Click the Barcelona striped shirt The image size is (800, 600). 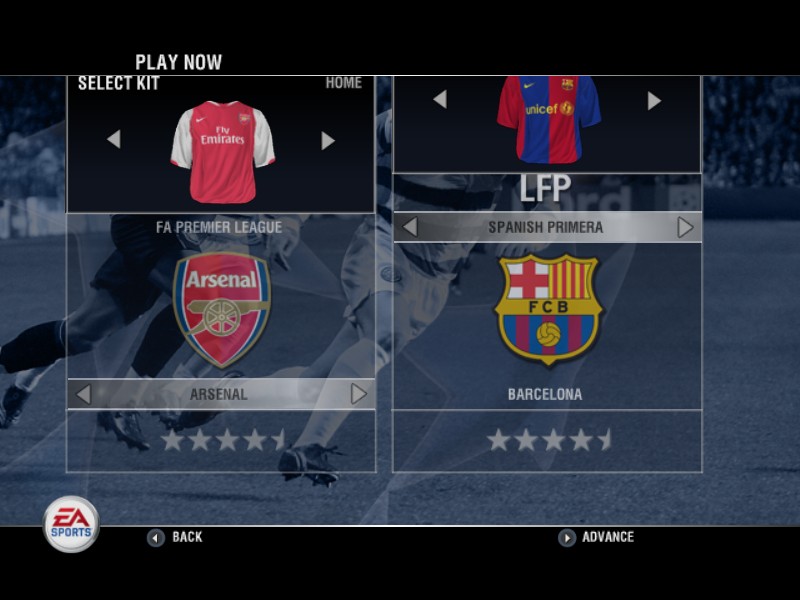(x=548, y=118)
